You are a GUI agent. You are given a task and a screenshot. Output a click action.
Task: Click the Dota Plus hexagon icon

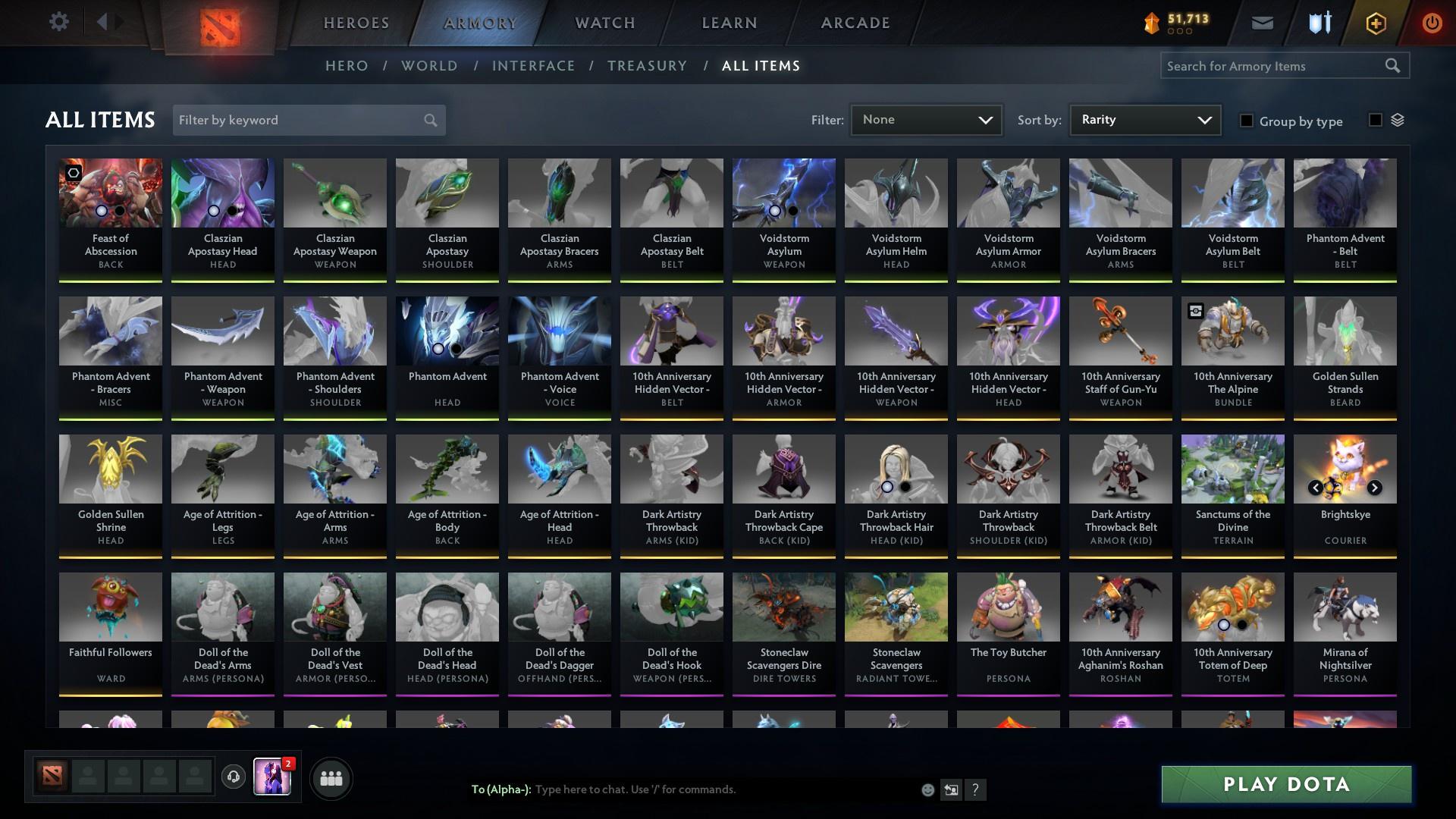coord(1375,22)
